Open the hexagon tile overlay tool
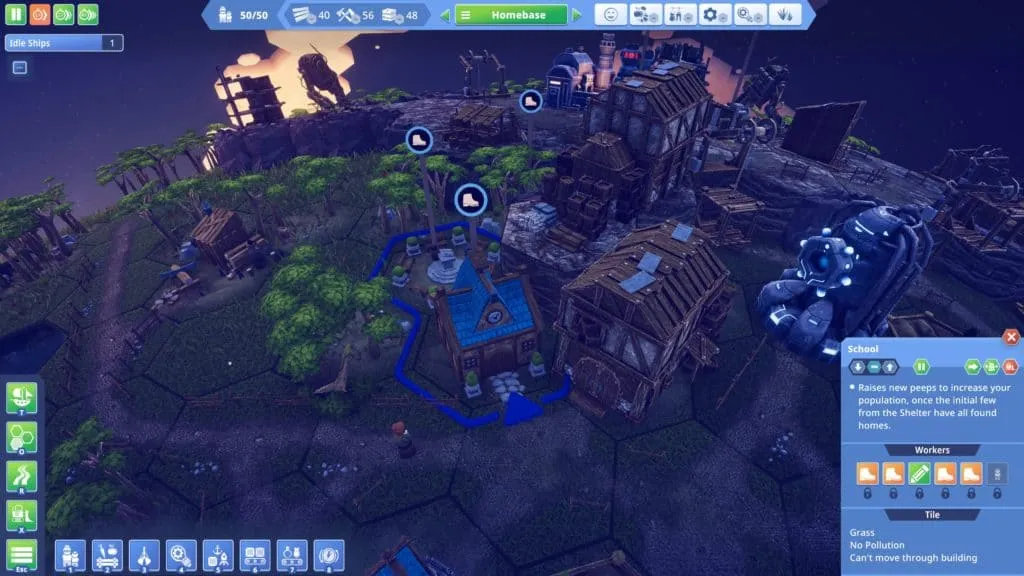The height and width of the screenshot is (576, 1024). click(x=21, y=437)
